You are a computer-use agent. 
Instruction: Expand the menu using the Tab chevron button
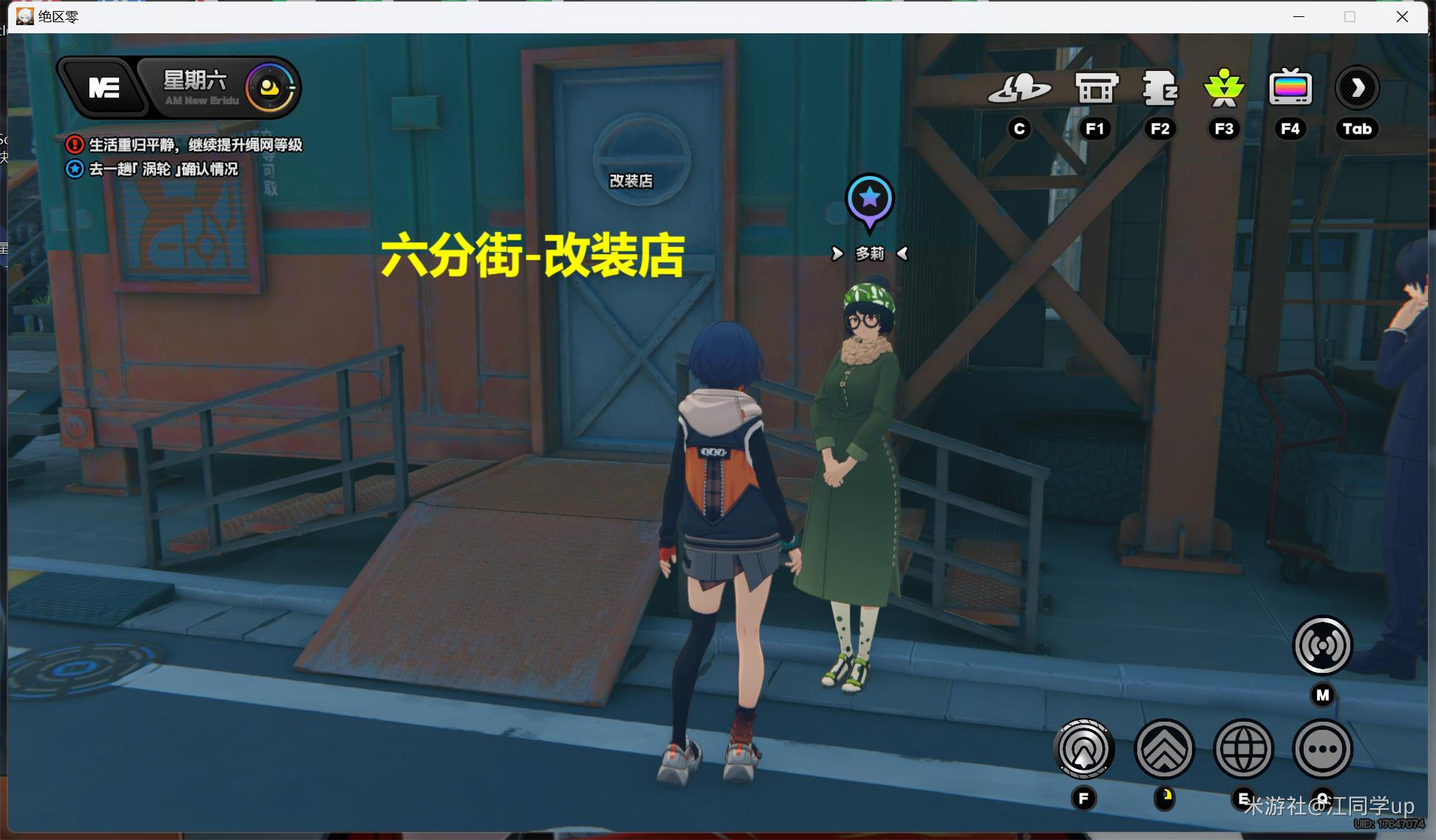1357,87
